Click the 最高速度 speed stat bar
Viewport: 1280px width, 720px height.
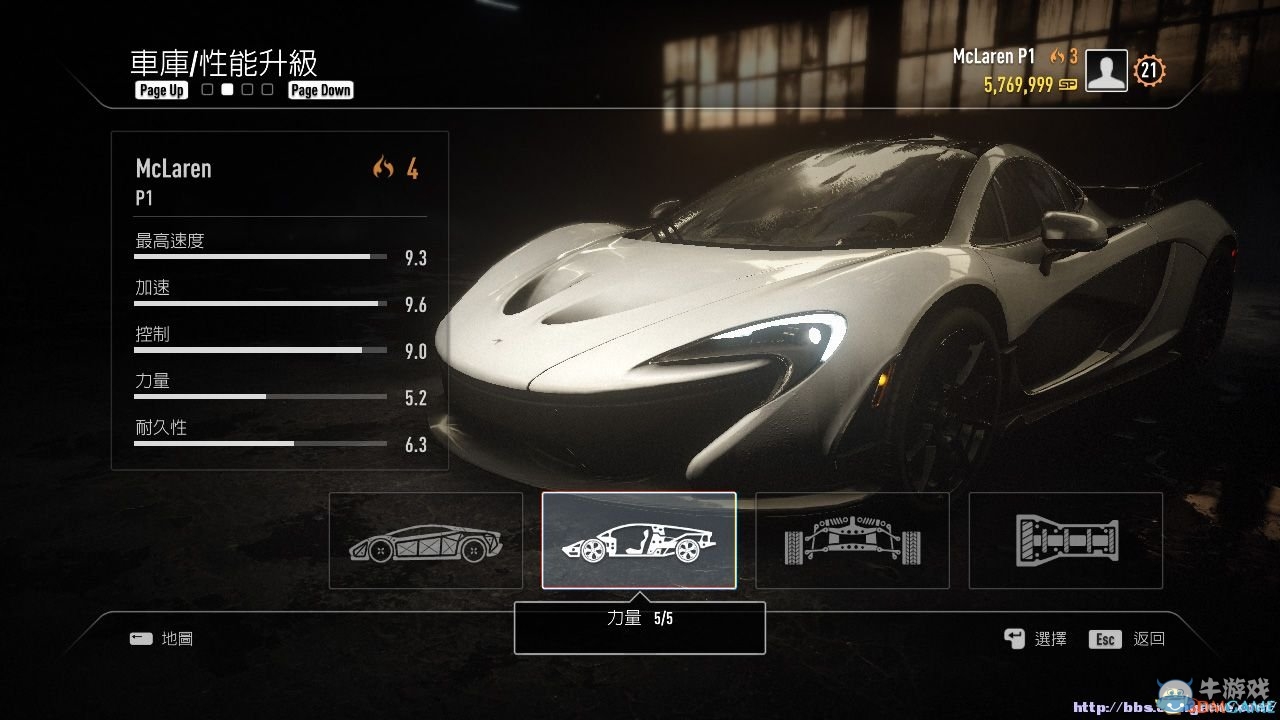pos(259,255)
